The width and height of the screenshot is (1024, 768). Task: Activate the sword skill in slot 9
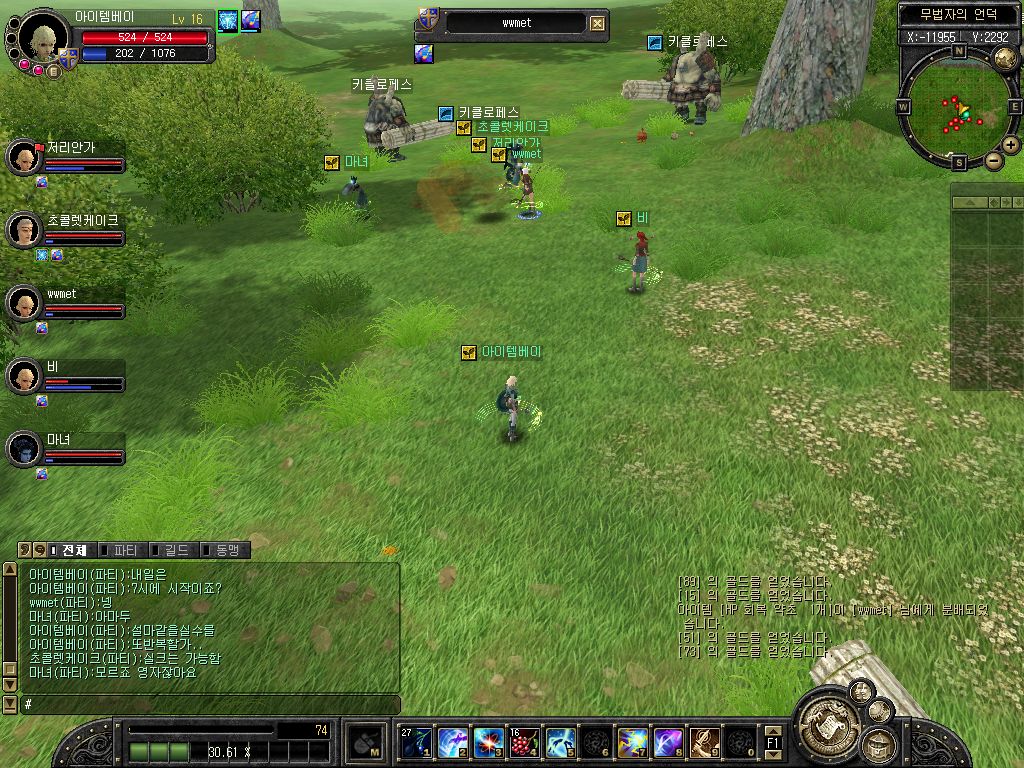[704, 742]
